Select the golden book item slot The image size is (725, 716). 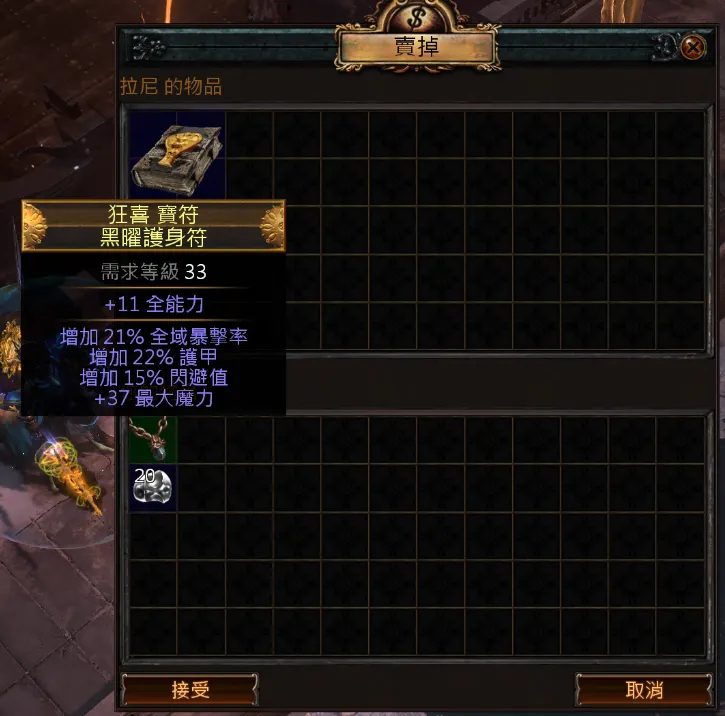pos(177,158)
